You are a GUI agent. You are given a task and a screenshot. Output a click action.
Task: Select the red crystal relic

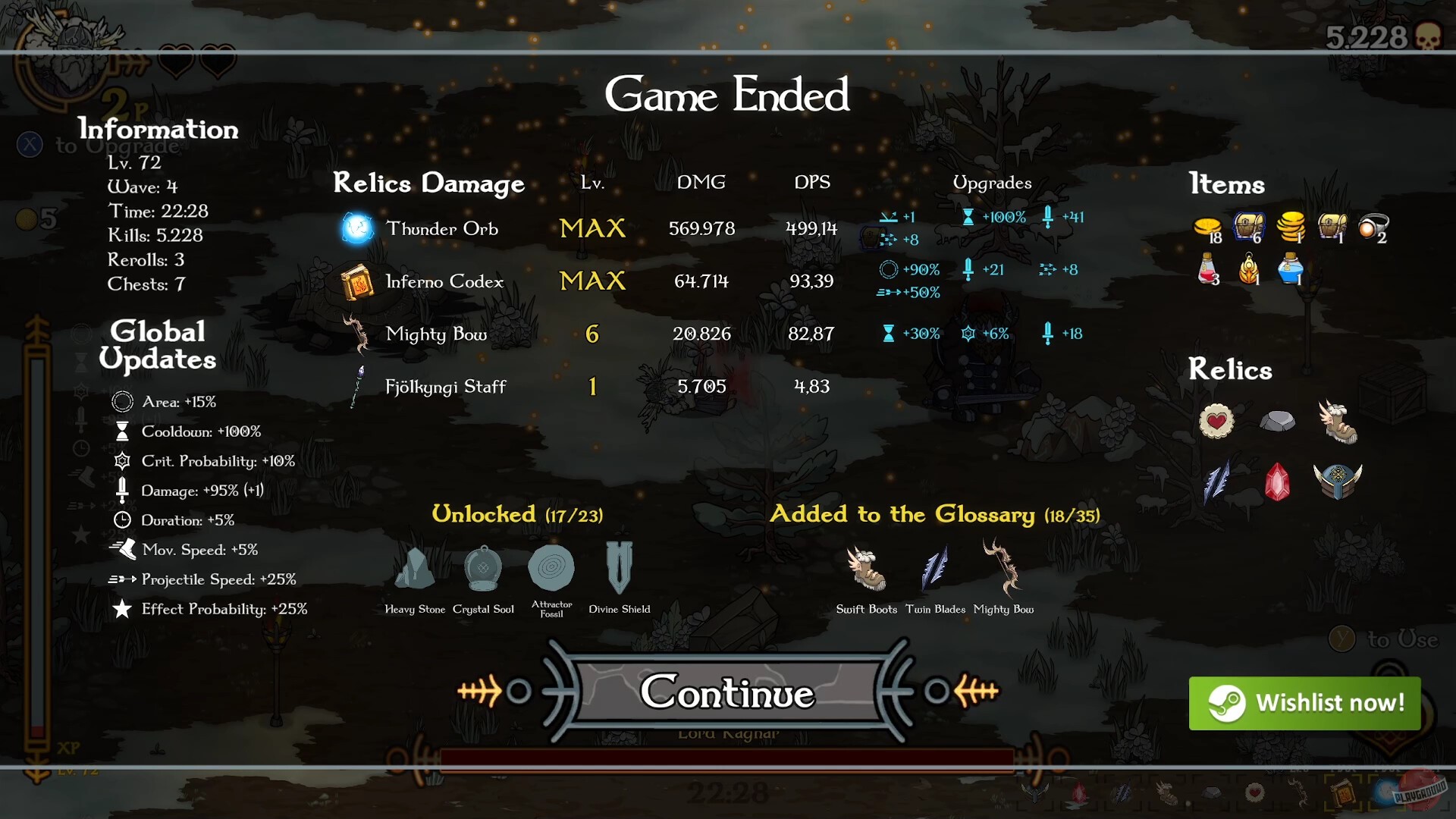click(1279, 483)
